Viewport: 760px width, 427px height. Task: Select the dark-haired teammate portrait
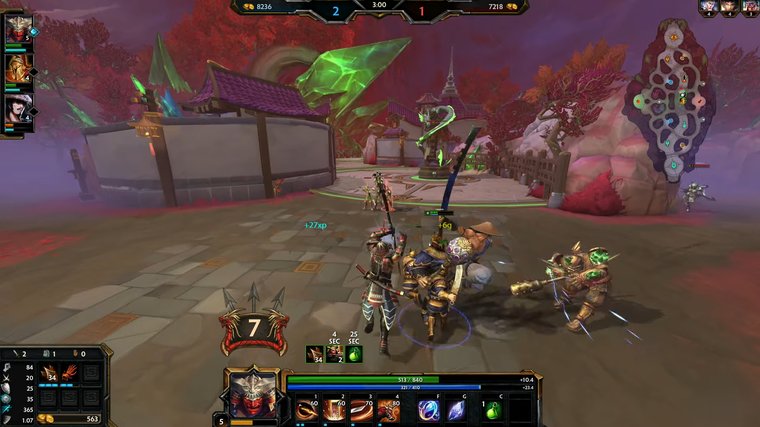point(17,107)
